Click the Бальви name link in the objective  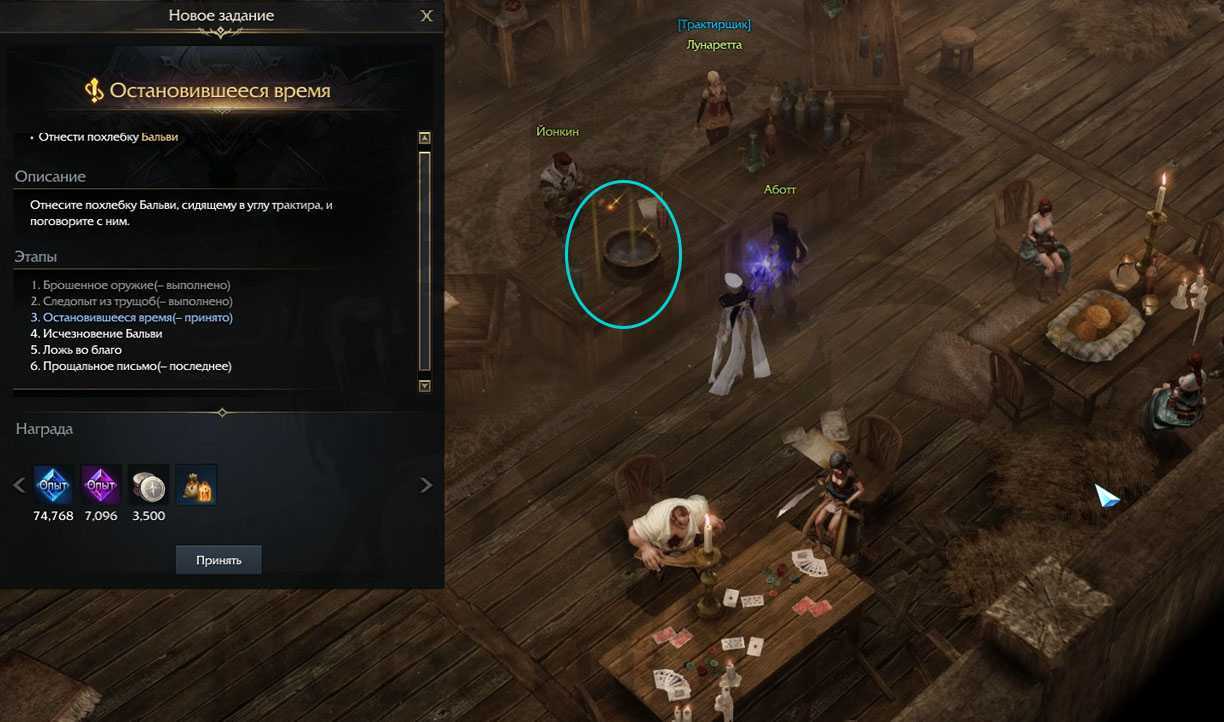point(160,137)
